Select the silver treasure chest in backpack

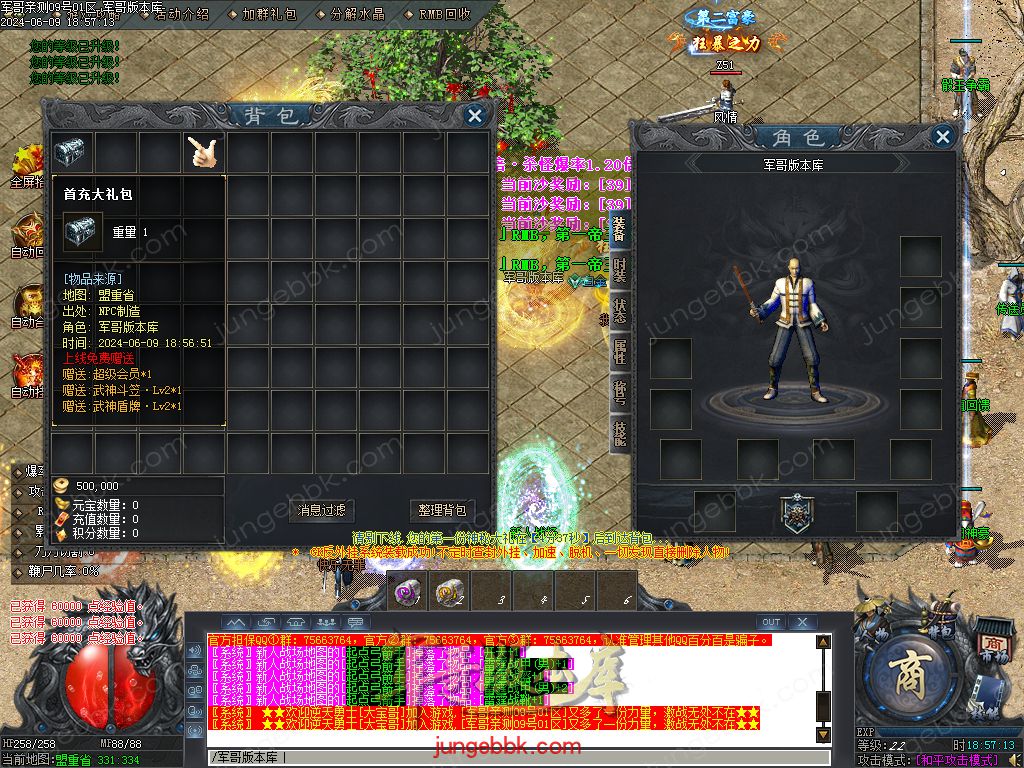tap(71, 152)
